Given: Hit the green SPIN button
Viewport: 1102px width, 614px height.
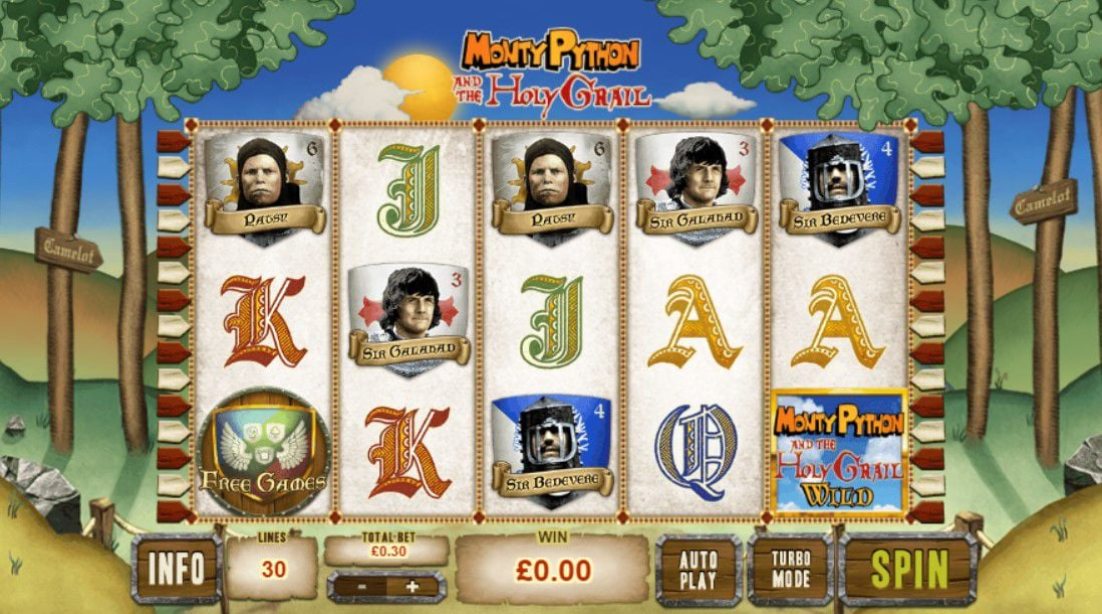Looking at the screenshot, I should (x=908, y=569).
